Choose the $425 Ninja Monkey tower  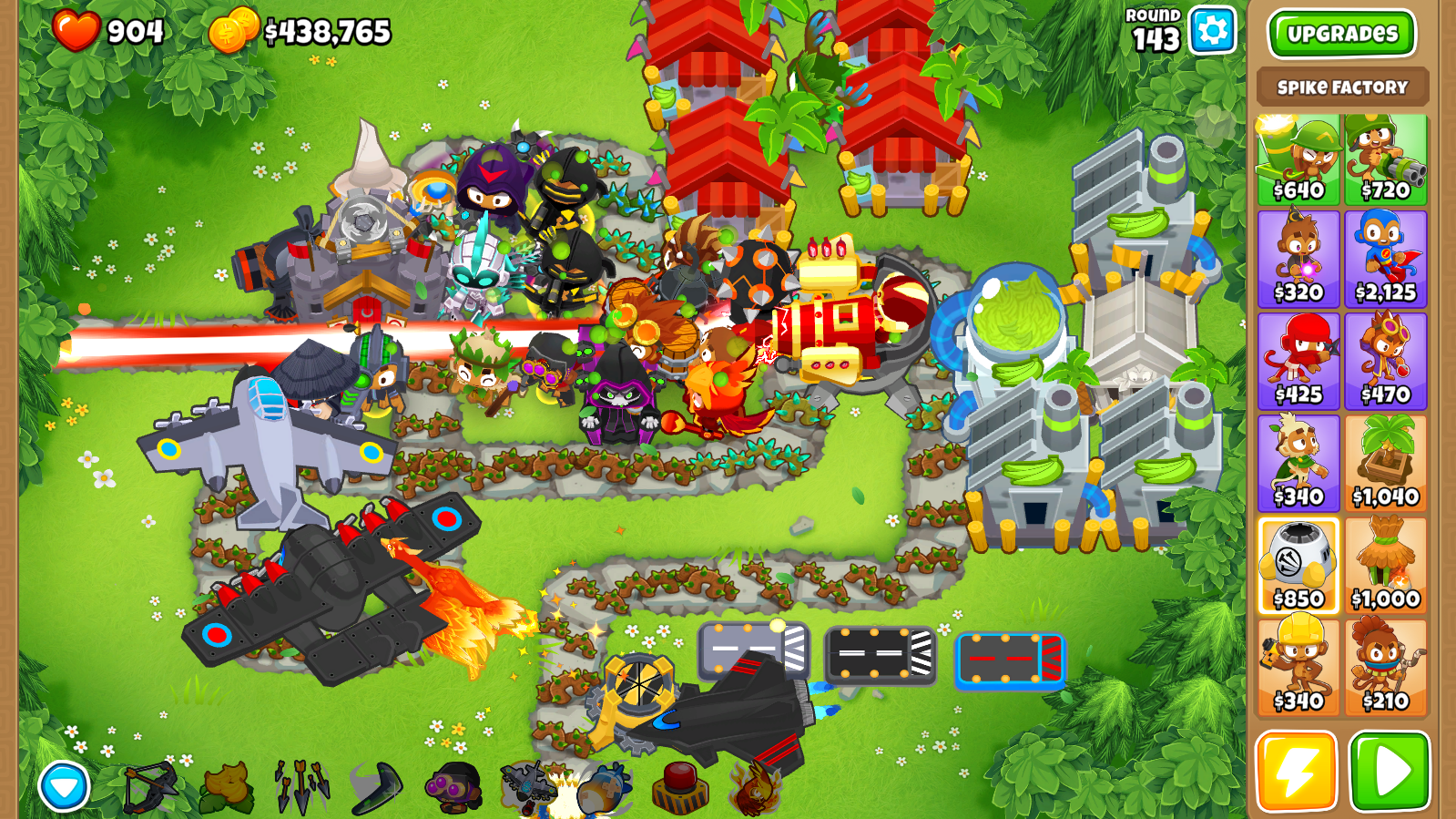[1298, 362]
